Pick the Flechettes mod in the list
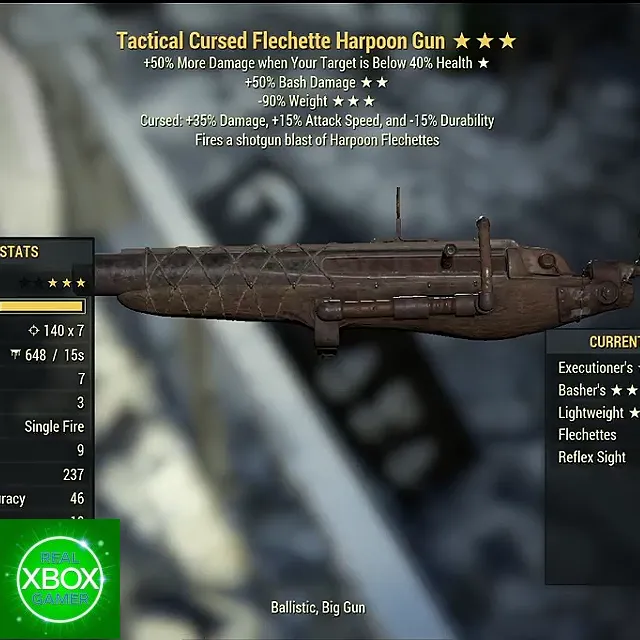The image size is (640, 640). pos(588,435)
